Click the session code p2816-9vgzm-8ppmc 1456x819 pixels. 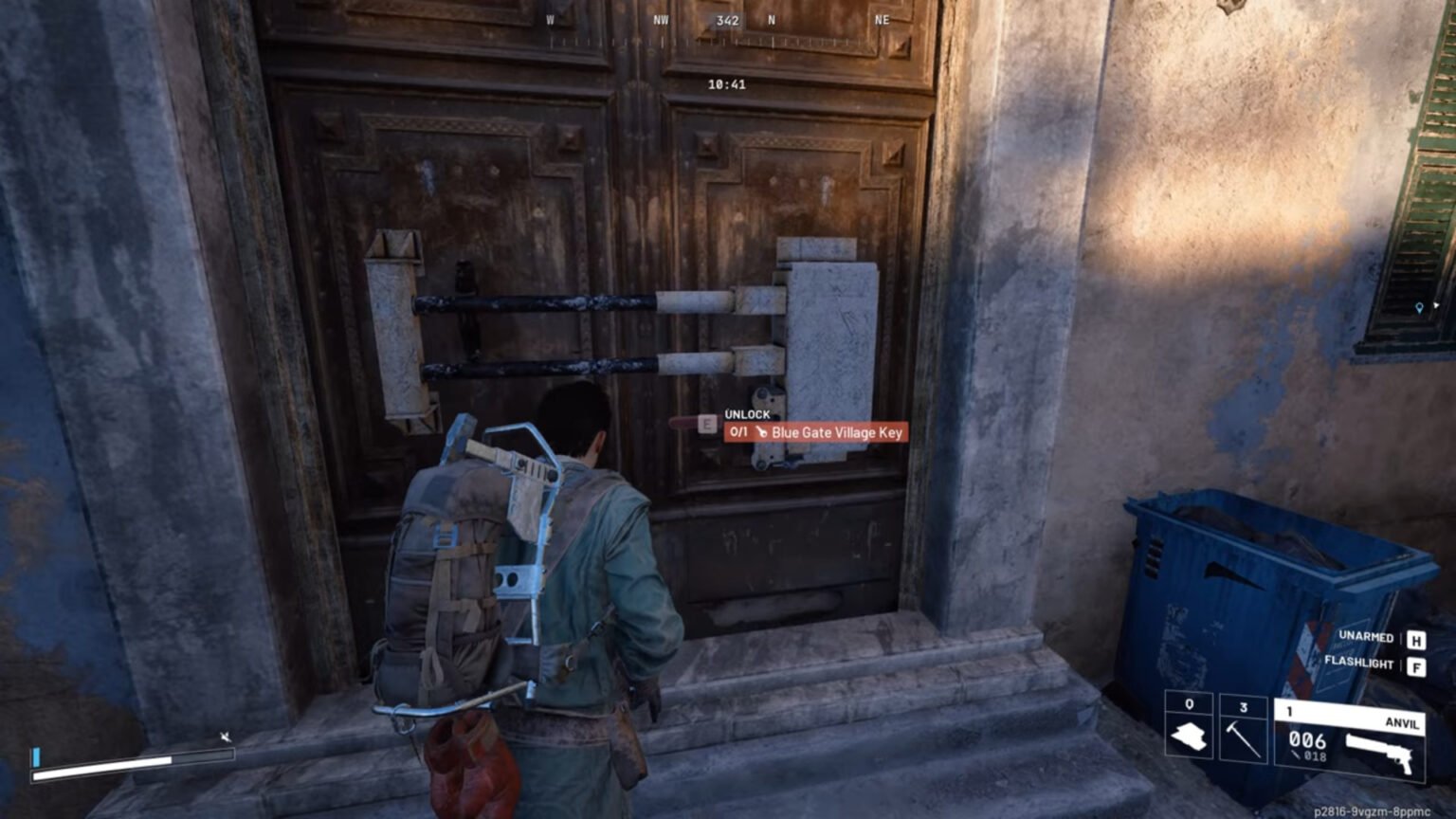[x=1372, y=811]
